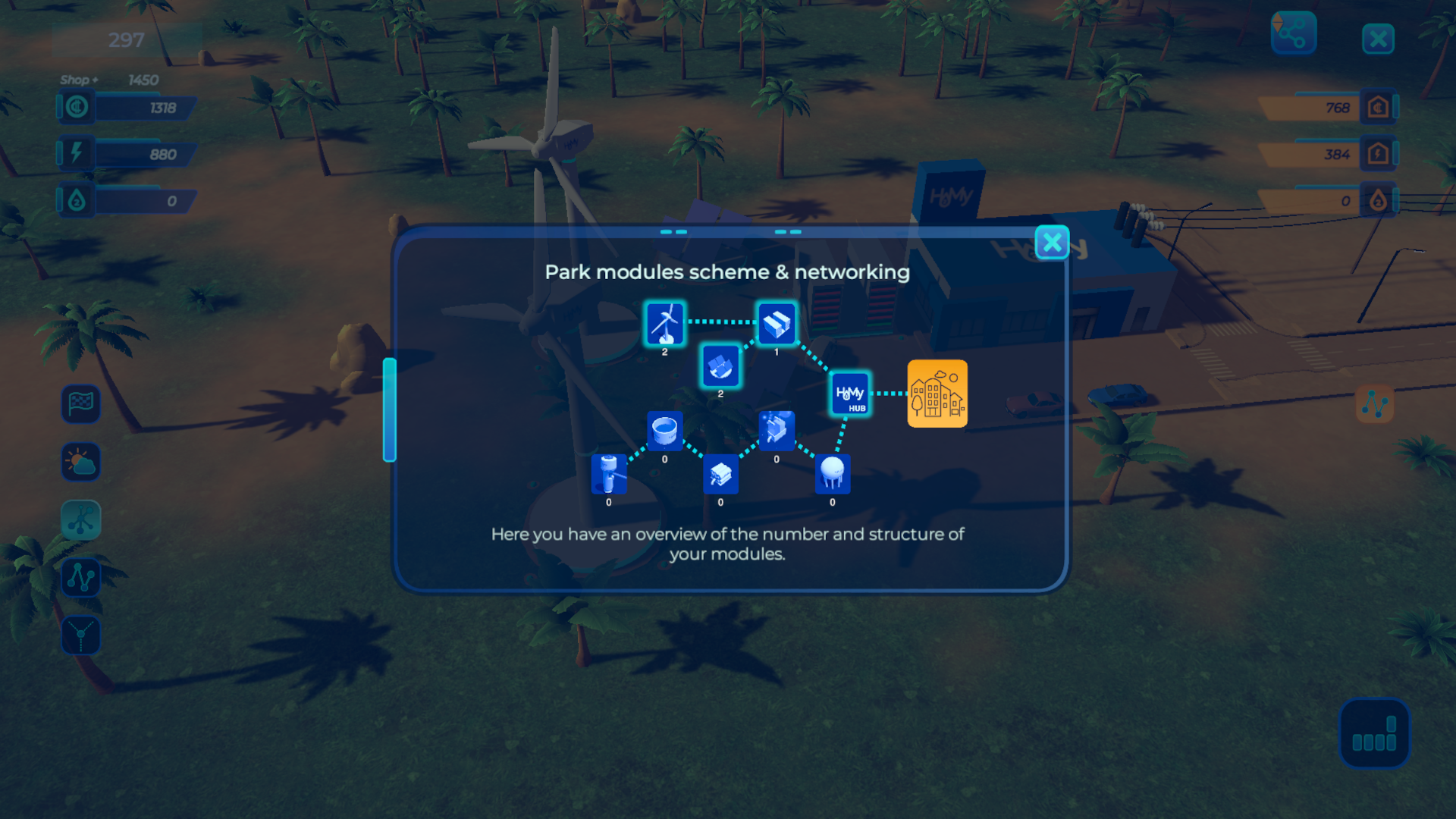Select the spherical storage tank module

point(833,474)
